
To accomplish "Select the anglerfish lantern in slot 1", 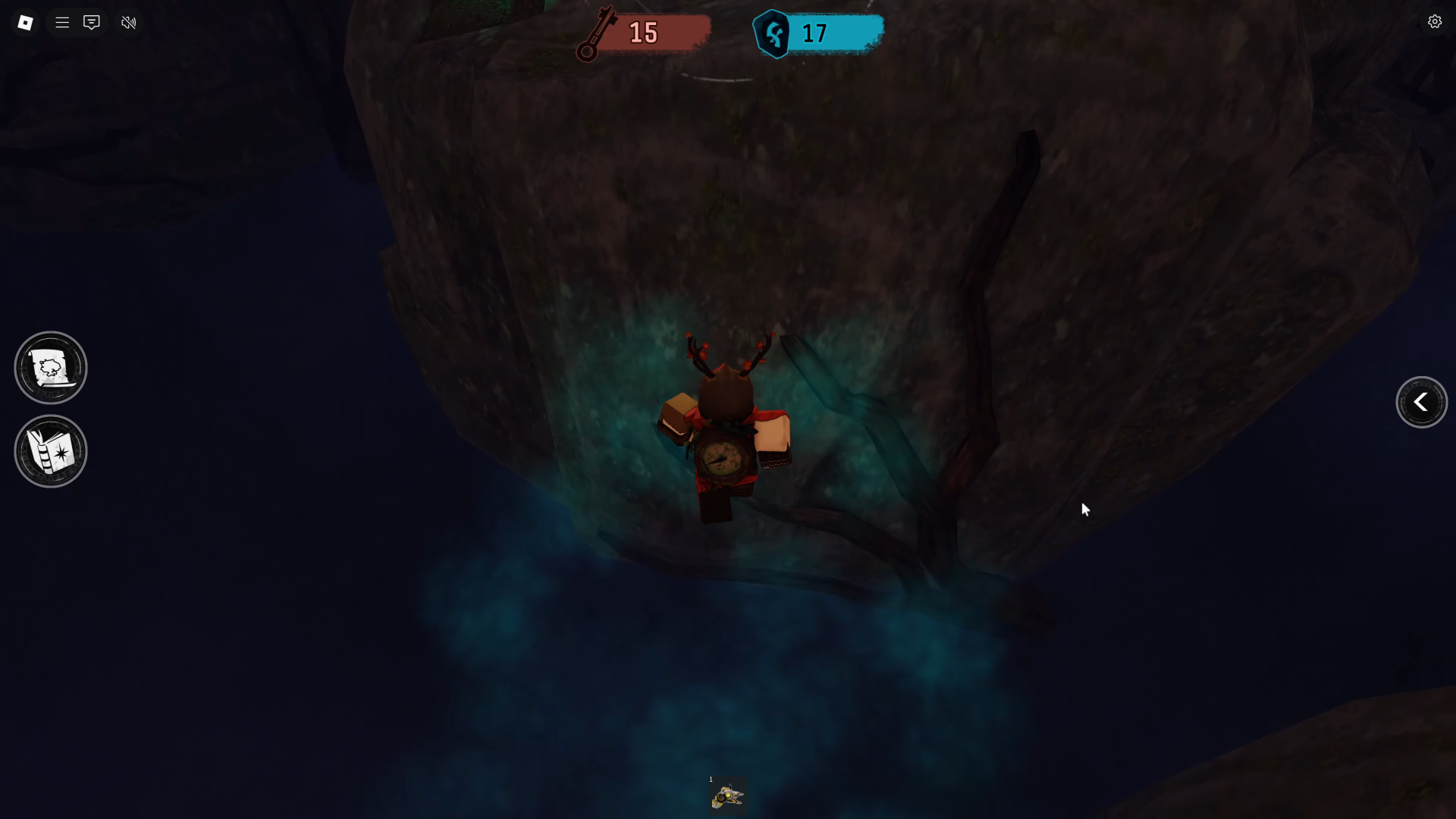I will (x=726, y=795).
